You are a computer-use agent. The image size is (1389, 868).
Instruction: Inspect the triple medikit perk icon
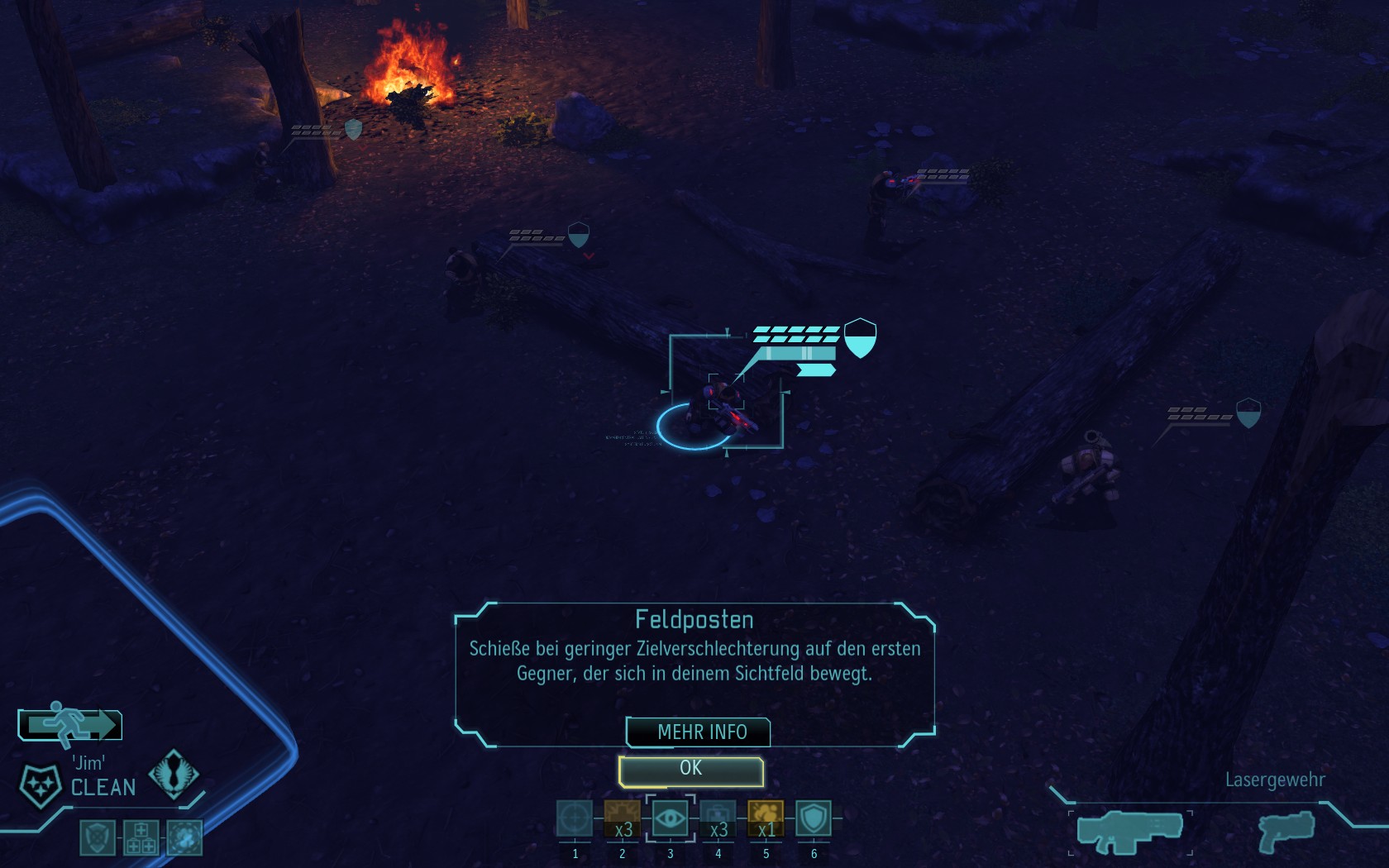[141, 837]
